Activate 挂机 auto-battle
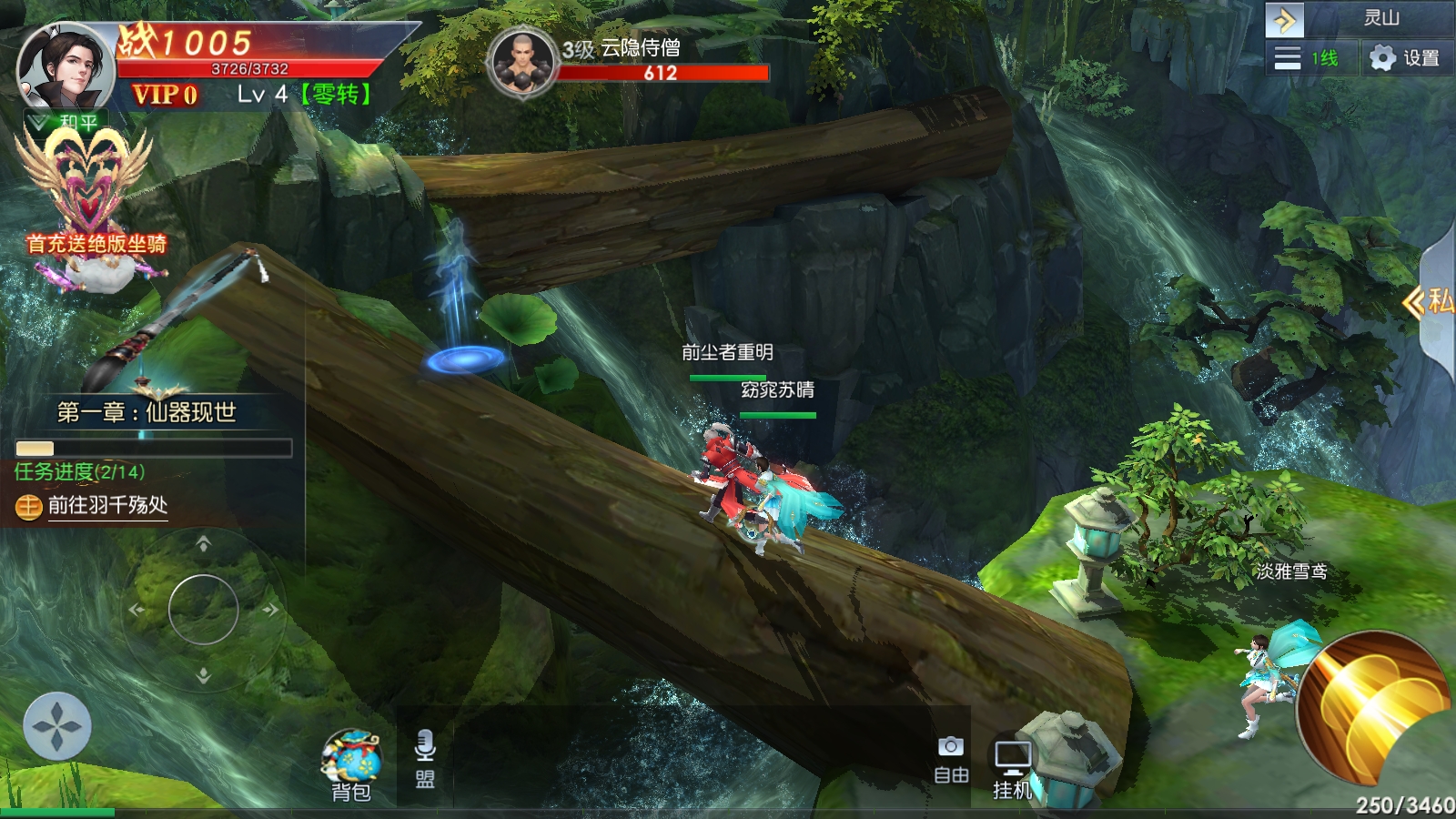Screen dimensions: 1456x819 [1012, 768]
